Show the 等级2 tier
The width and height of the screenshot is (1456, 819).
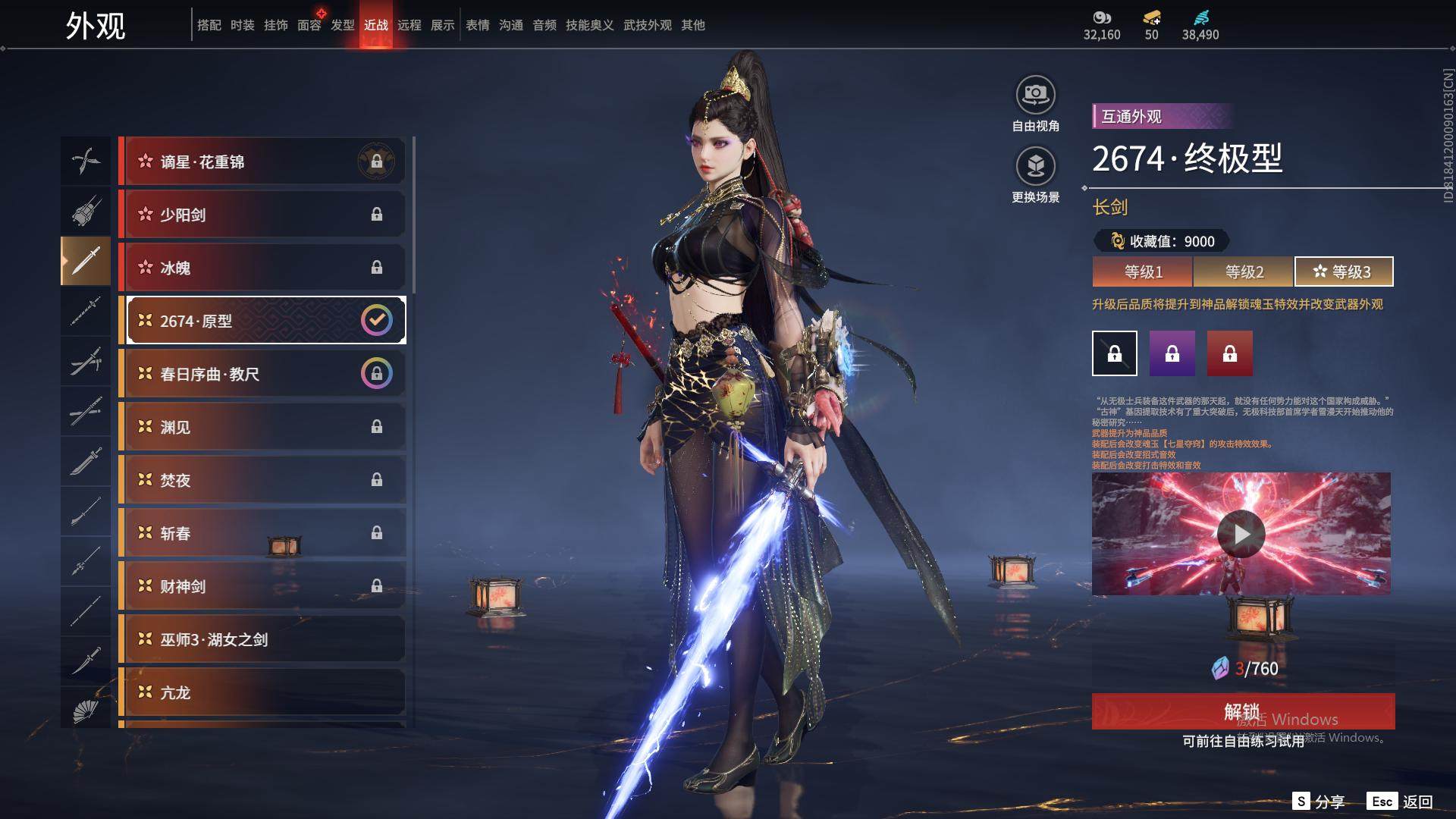pyautogui.click(x=1244, y=271)
